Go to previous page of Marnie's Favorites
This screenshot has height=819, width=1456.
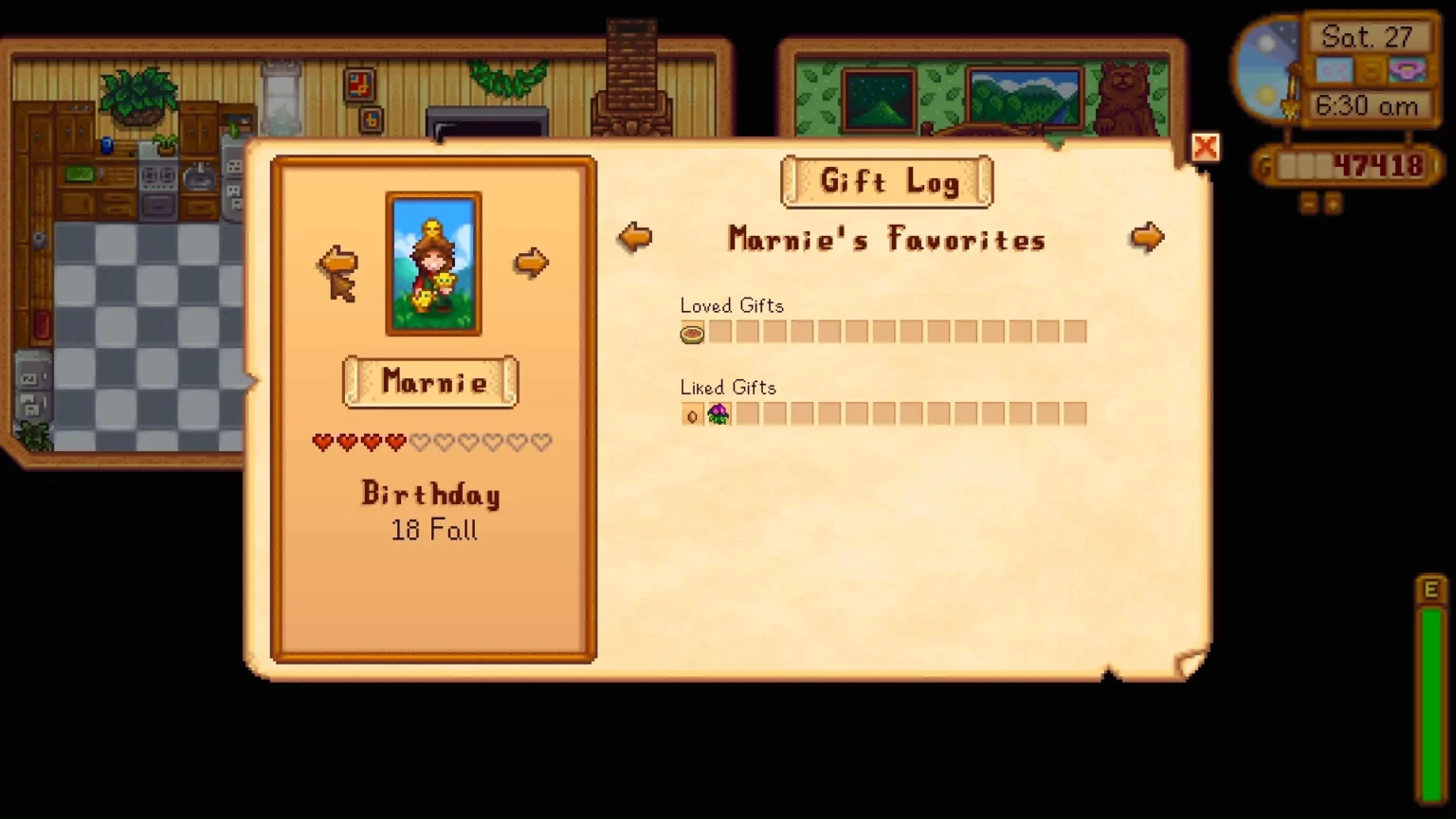tap(635, 237)
